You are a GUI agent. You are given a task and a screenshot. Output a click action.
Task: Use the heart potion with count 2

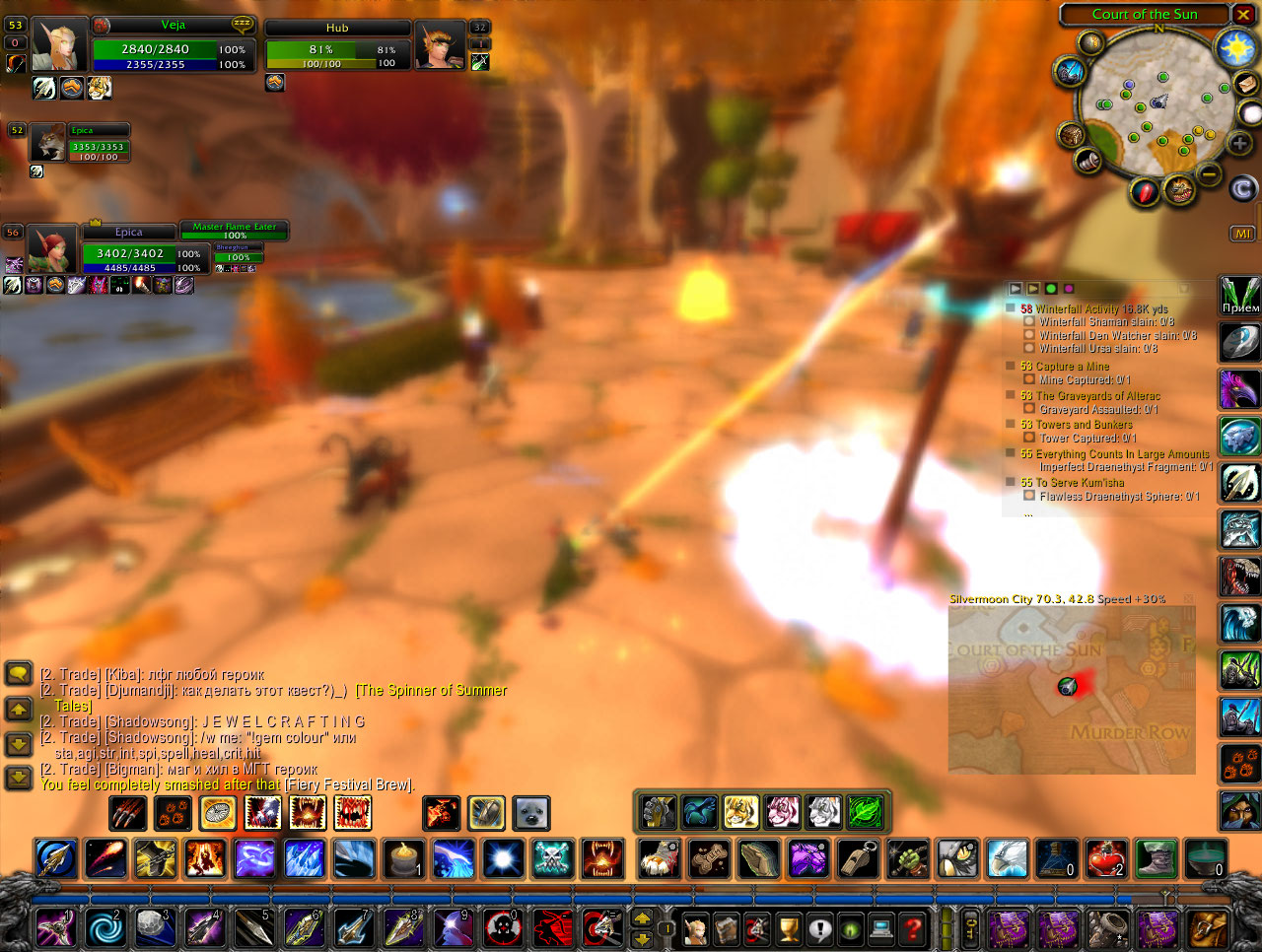tap(1105, 858)
